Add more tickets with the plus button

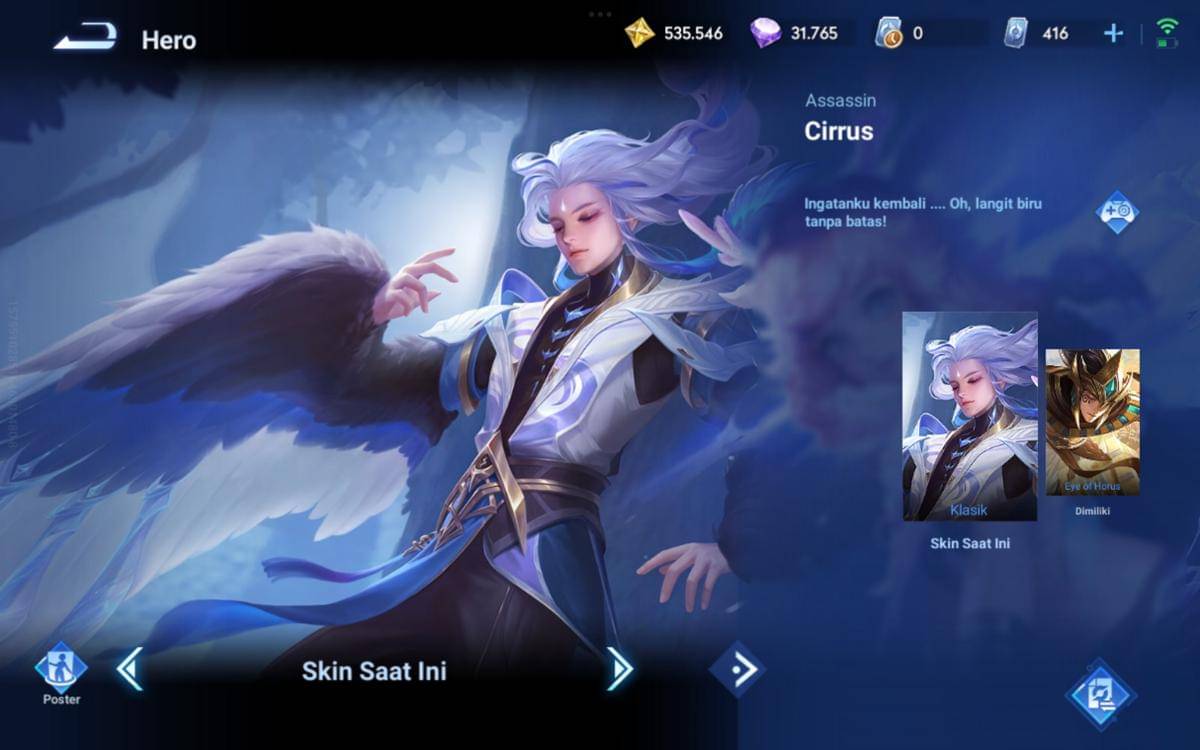click(1113, 33)
